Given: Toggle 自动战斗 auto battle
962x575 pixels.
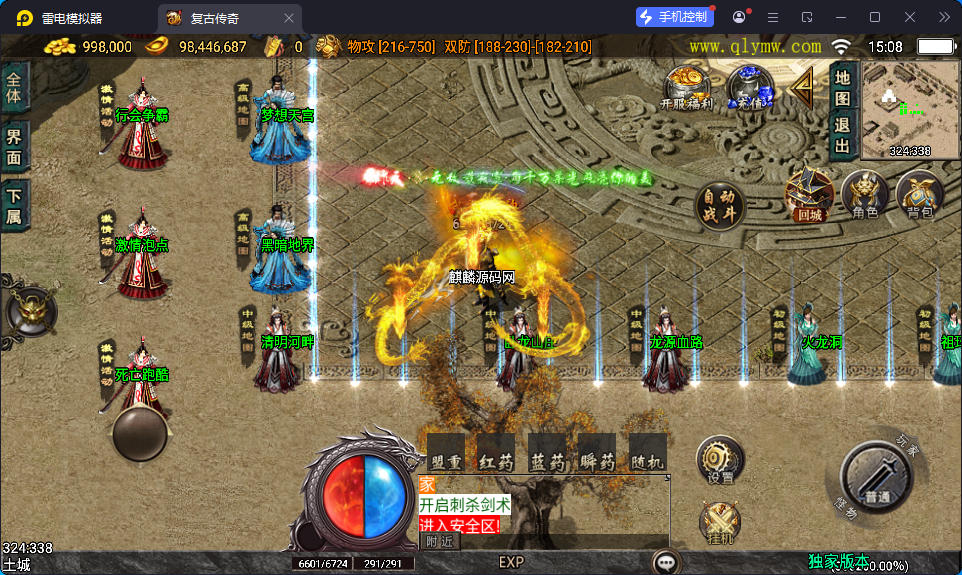Looking at the screenshot, I should pos(721,206).
